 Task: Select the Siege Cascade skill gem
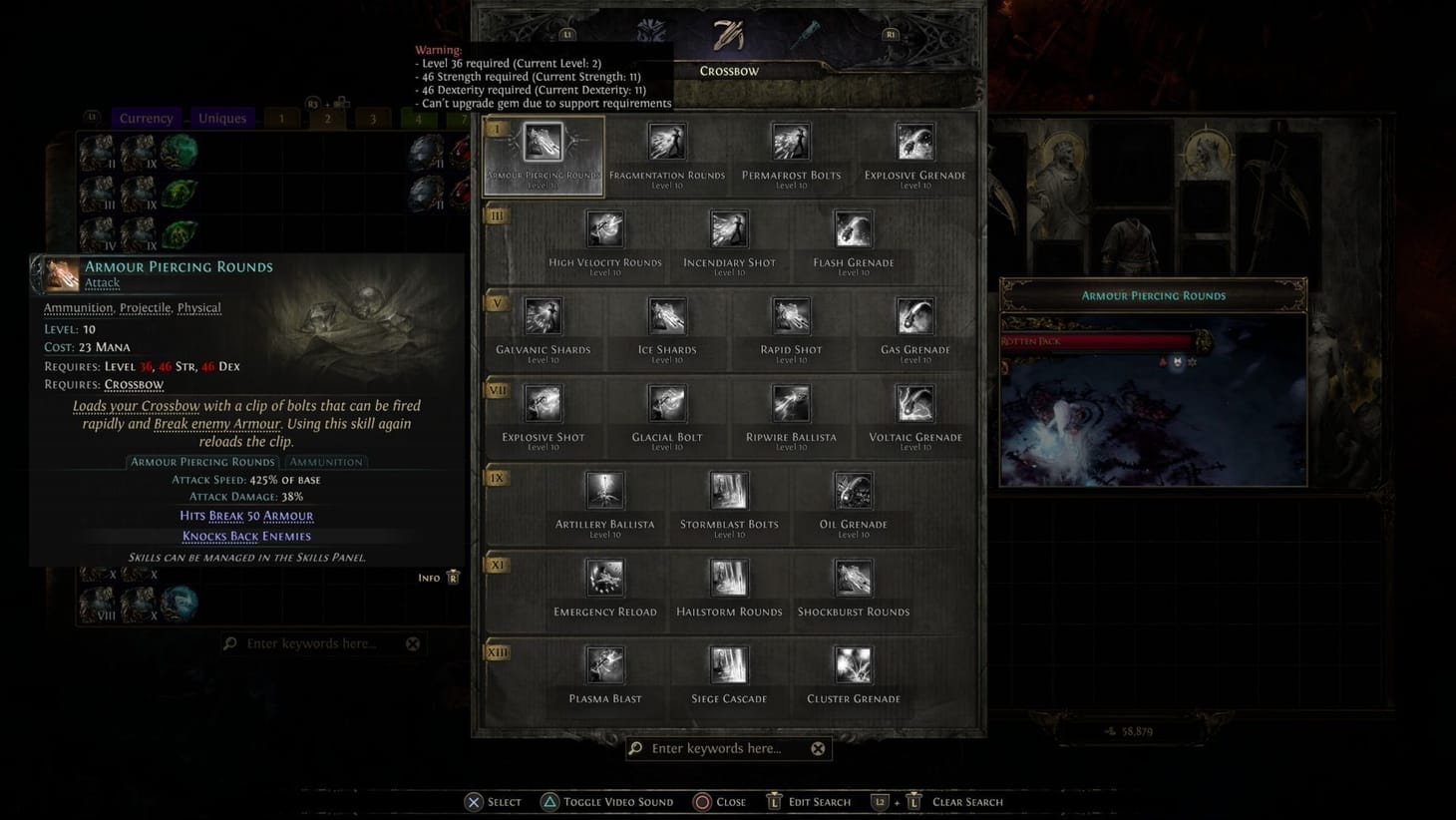coord(728,664)
